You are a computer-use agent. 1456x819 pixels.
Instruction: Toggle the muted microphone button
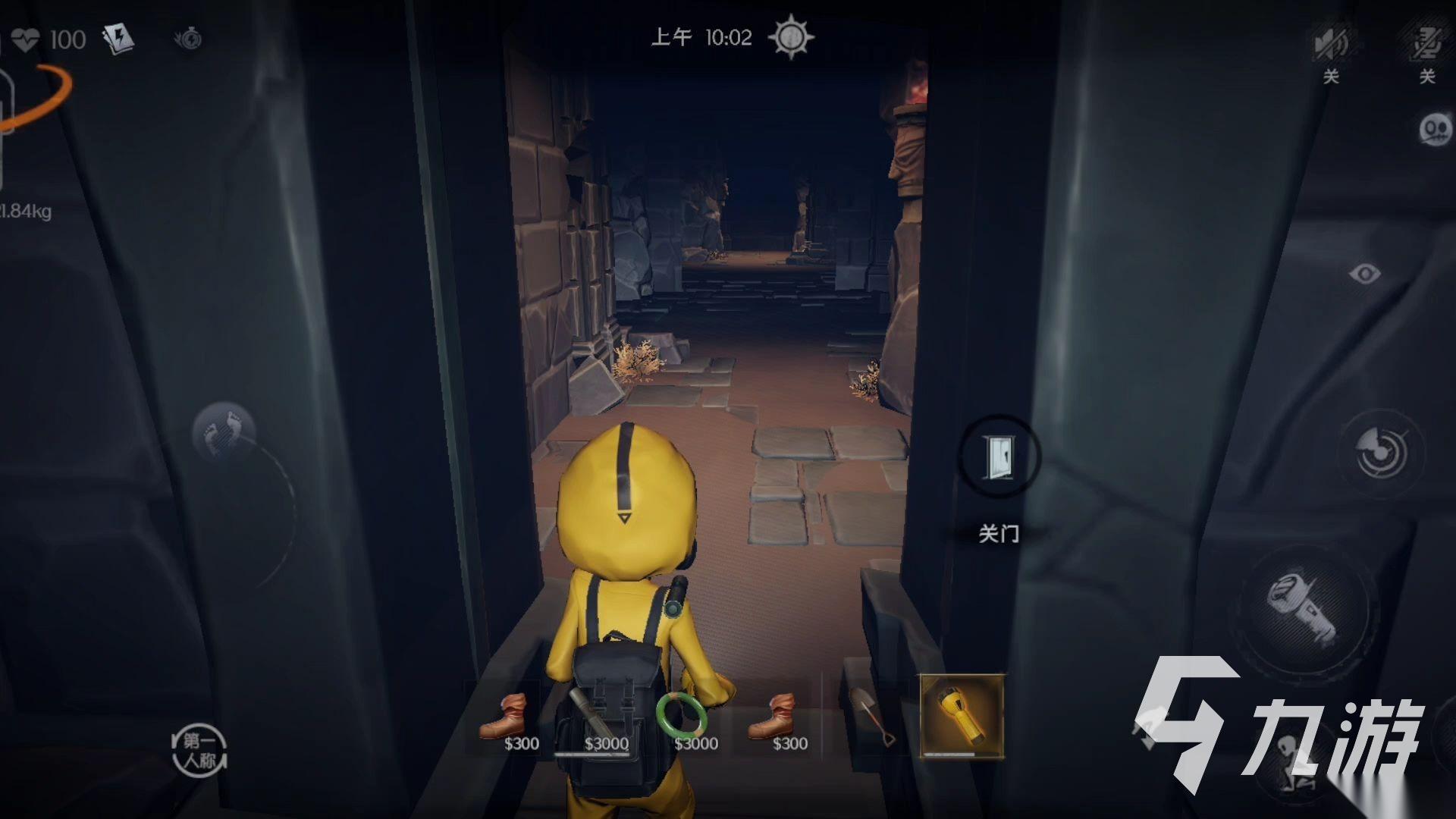(1426, 44)
